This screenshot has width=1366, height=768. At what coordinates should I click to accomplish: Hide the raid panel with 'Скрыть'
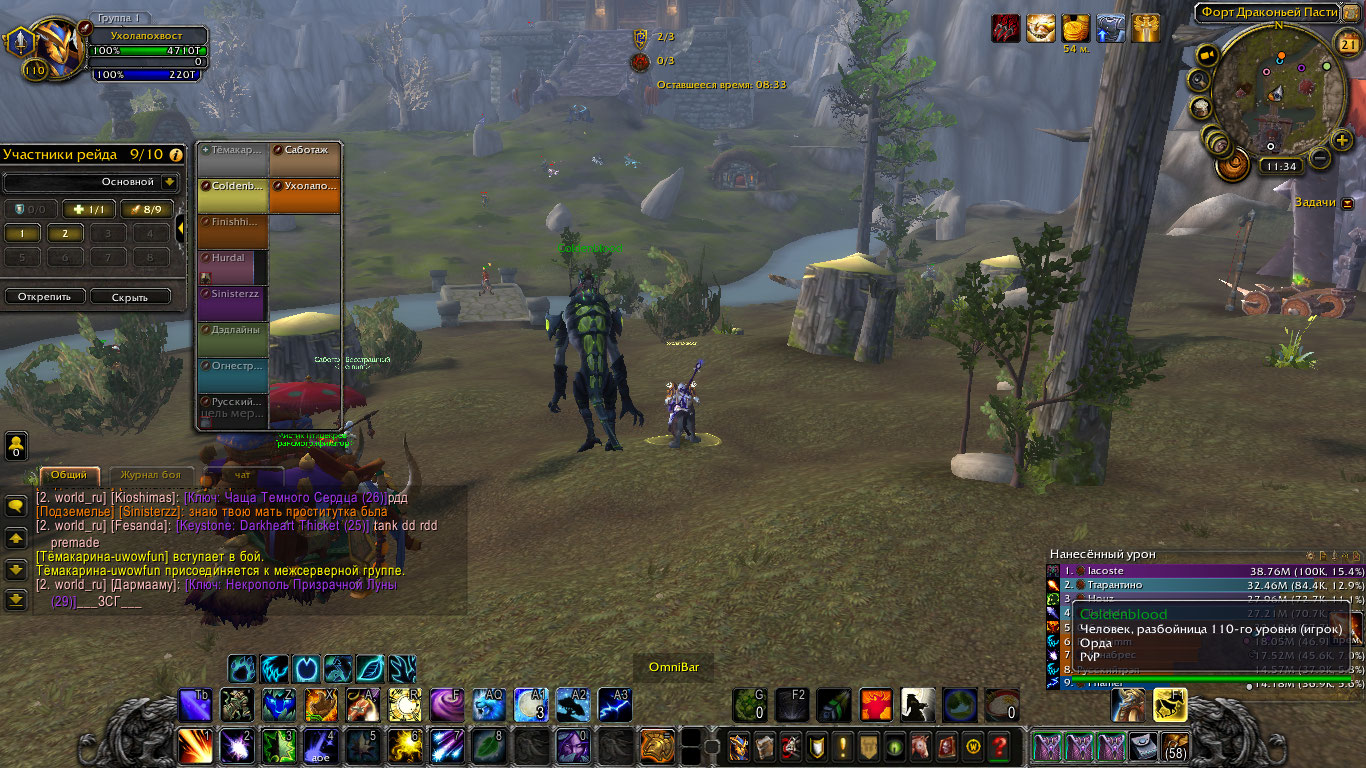click(130, 297)
